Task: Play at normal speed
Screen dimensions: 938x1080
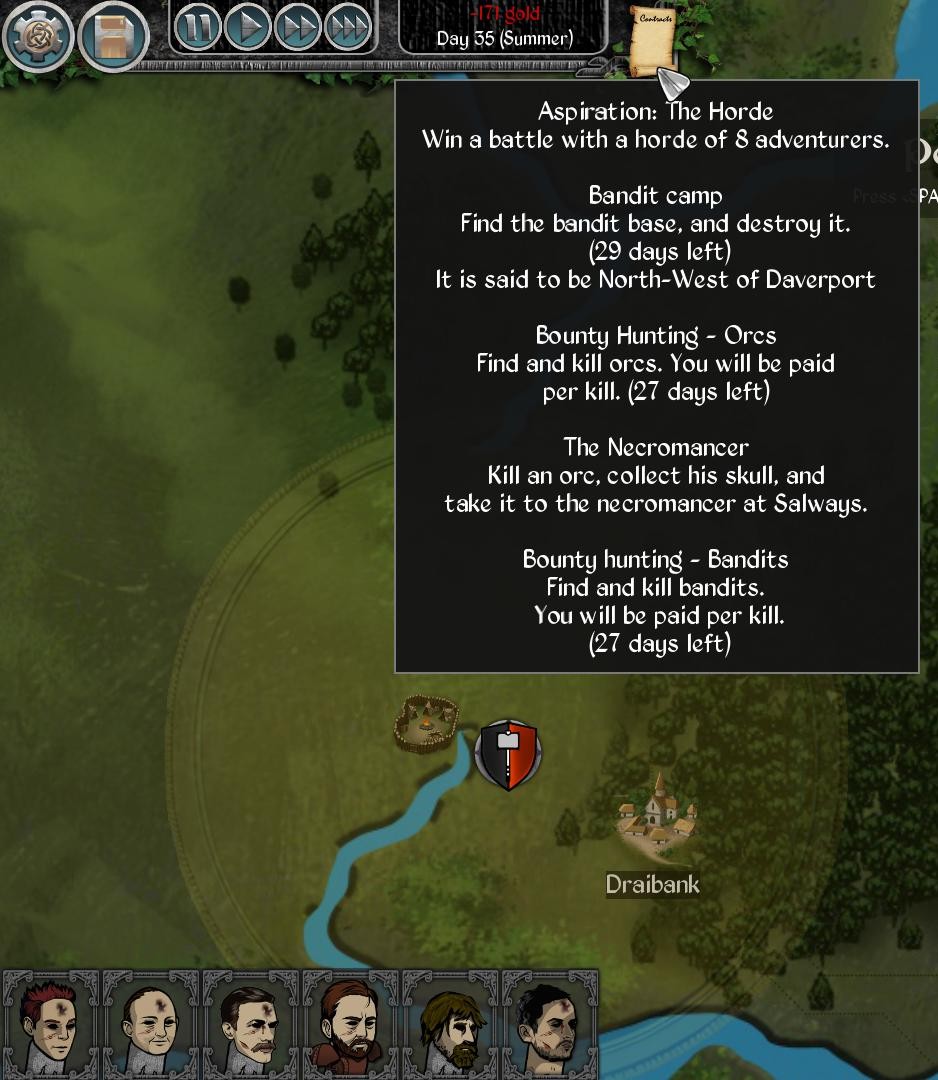Action: [247, 28]
